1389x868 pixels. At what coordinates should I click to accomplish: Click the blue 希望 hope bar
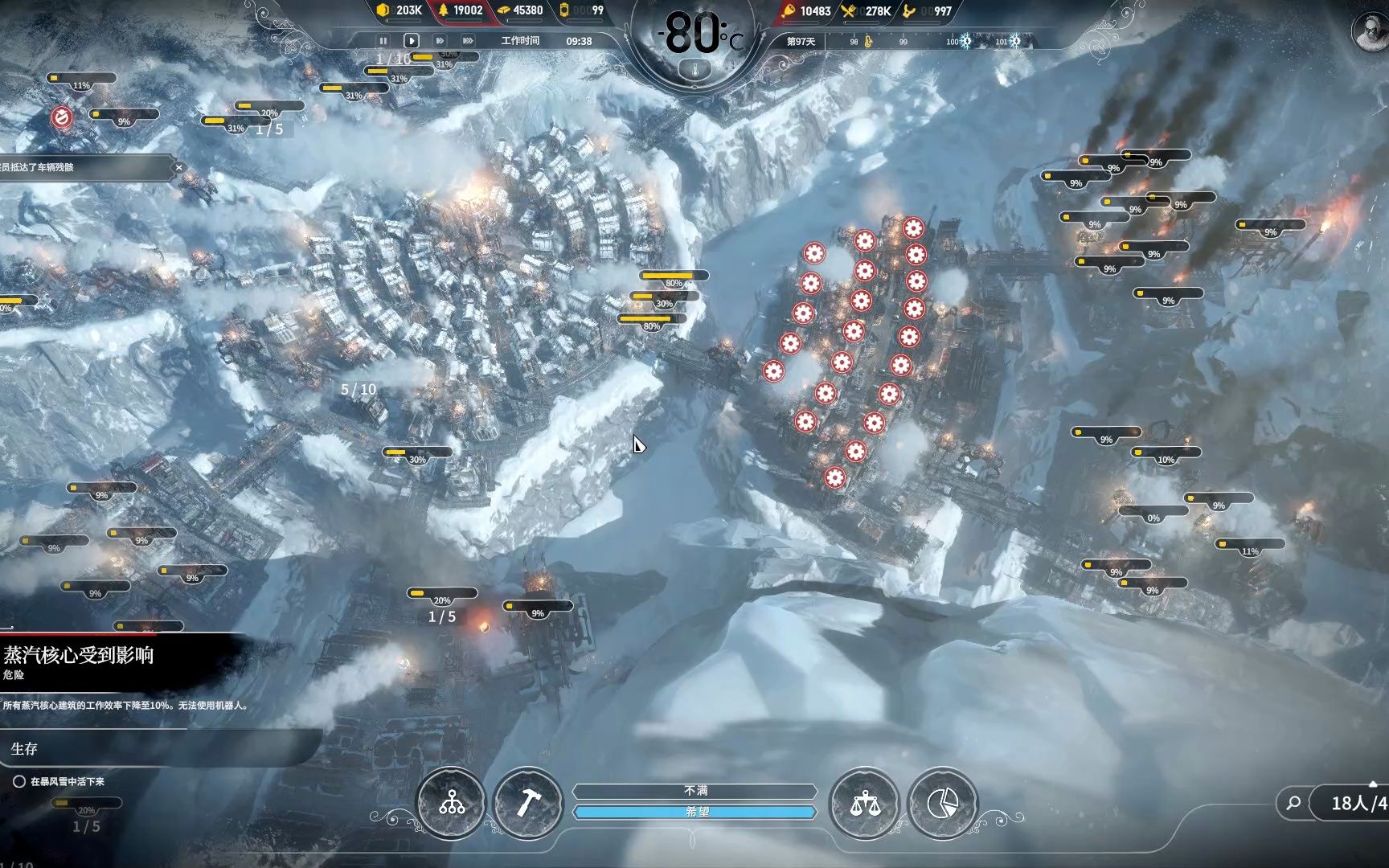click(695, 812)
